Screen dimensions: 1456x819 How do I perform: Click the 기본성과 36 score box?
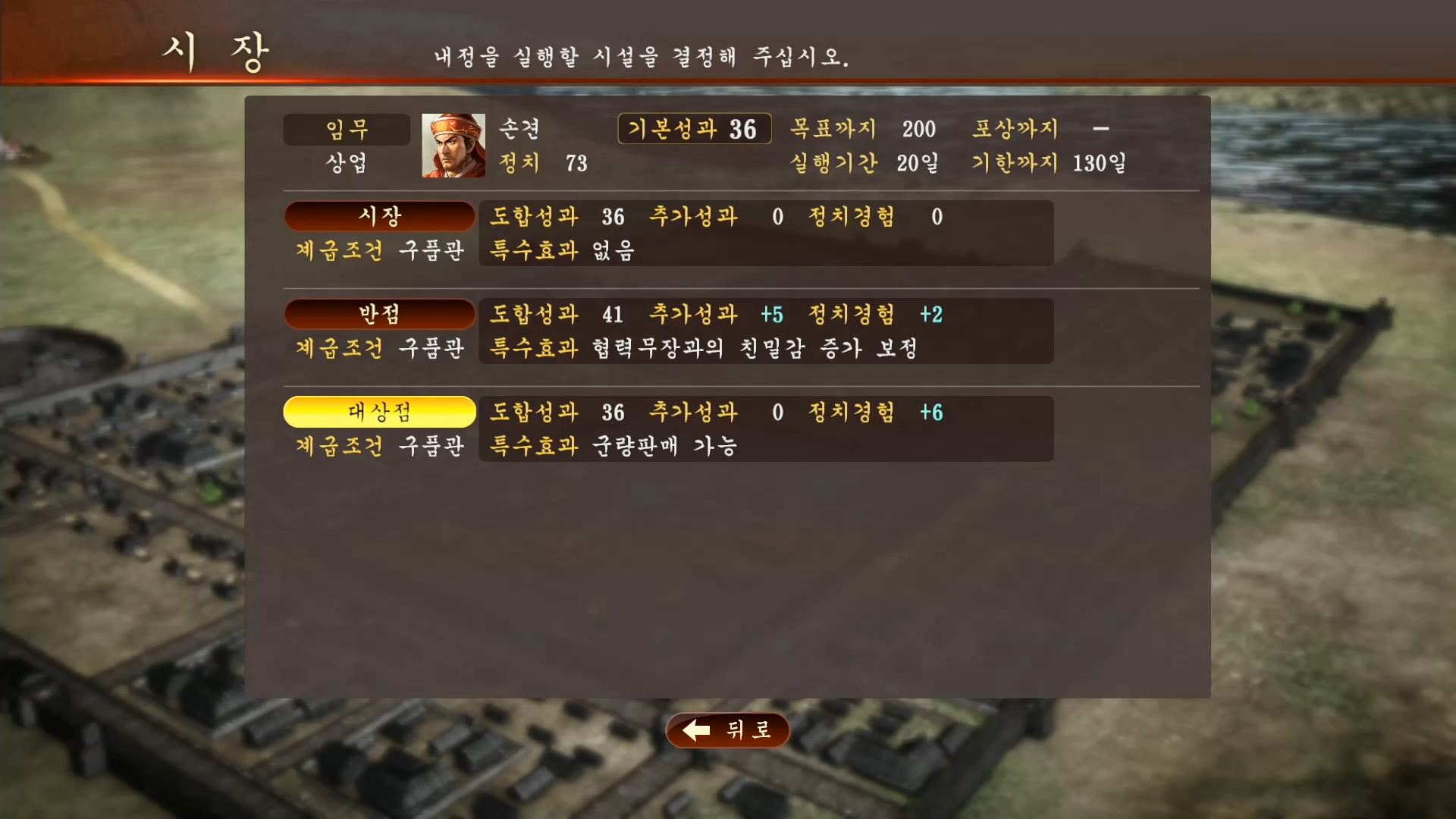pos(694,129)
